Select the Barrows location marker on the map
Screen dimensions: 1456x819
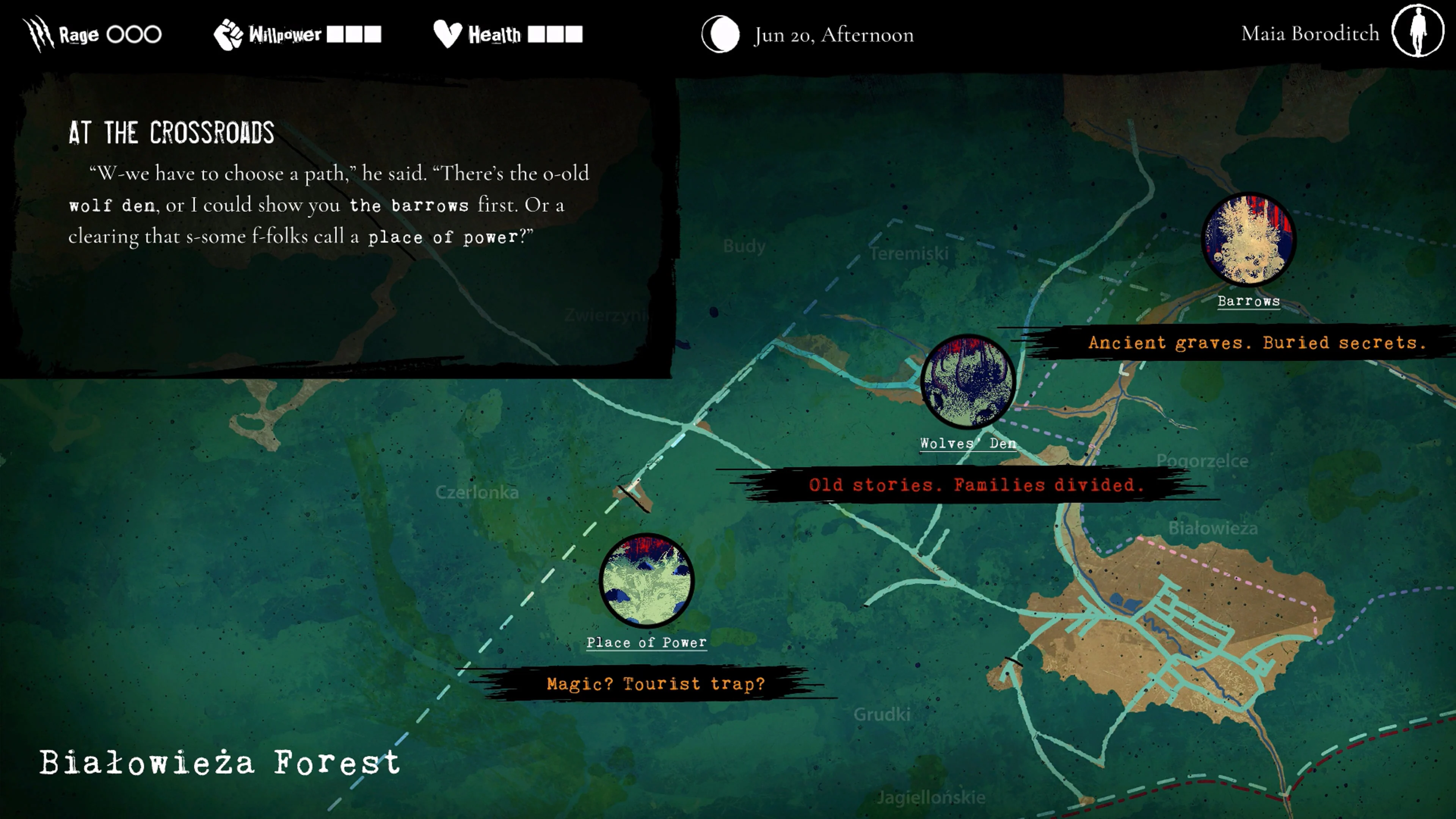point(1247,240)
